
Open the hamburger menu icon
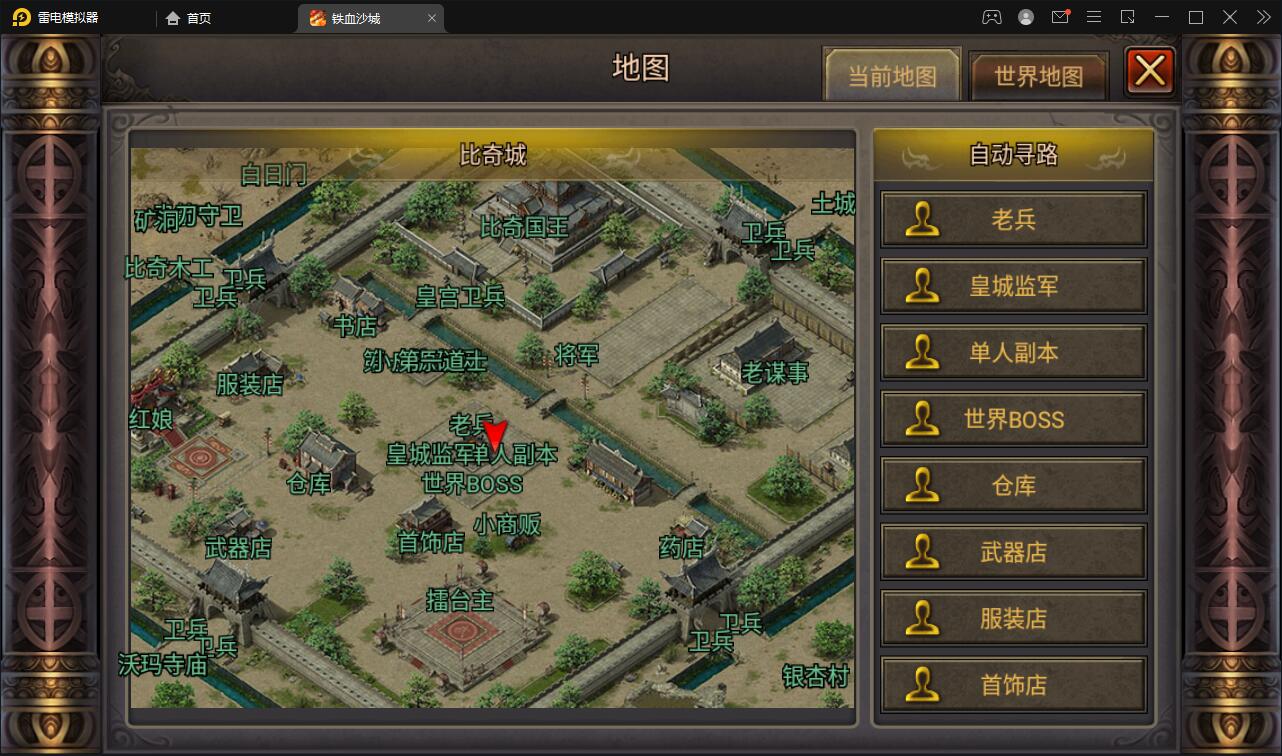(1094, 17)
